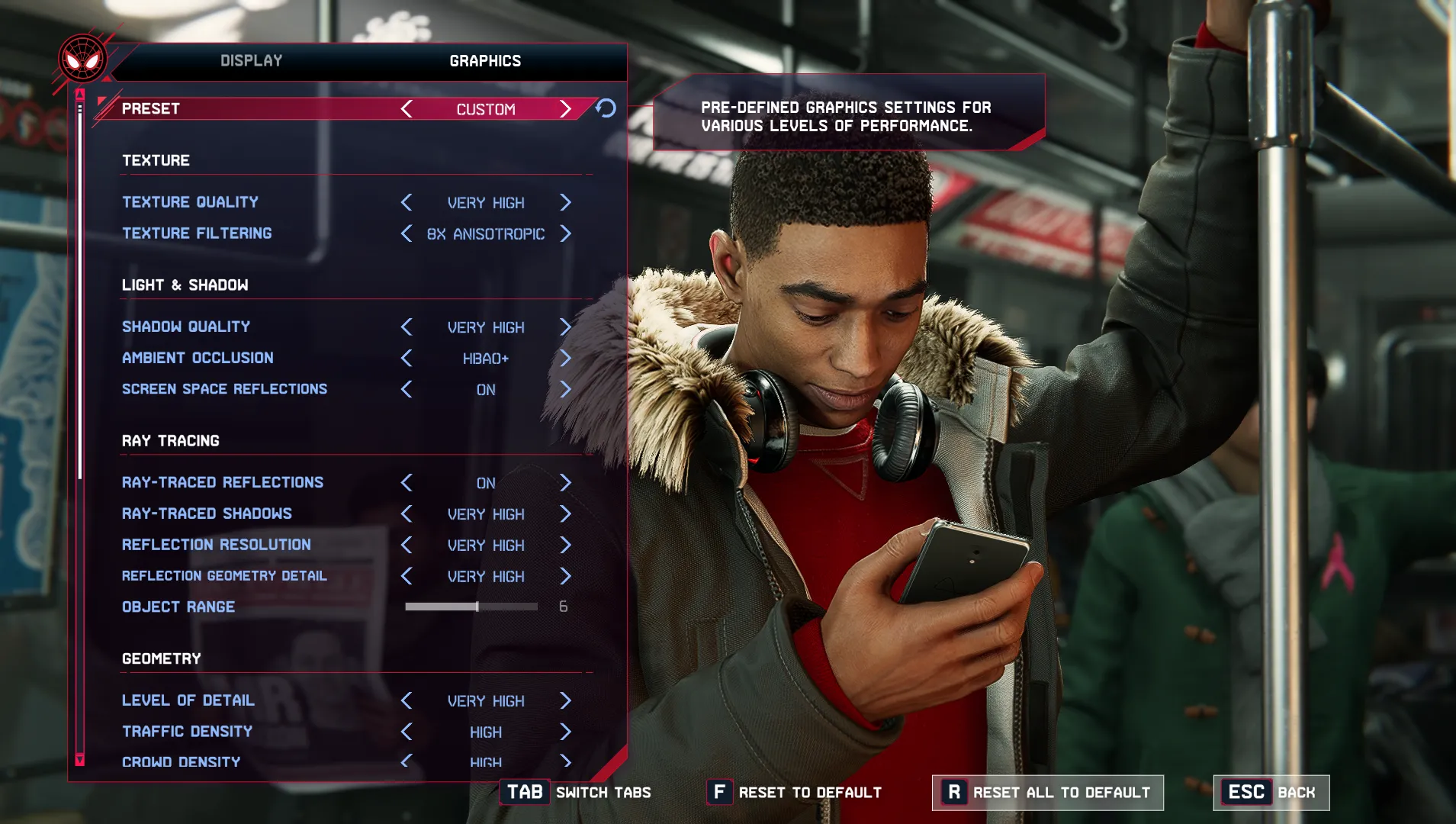Click the right arrow on Preset
The width and height of the screenshot is (1456, 824).
pos(565,109)
